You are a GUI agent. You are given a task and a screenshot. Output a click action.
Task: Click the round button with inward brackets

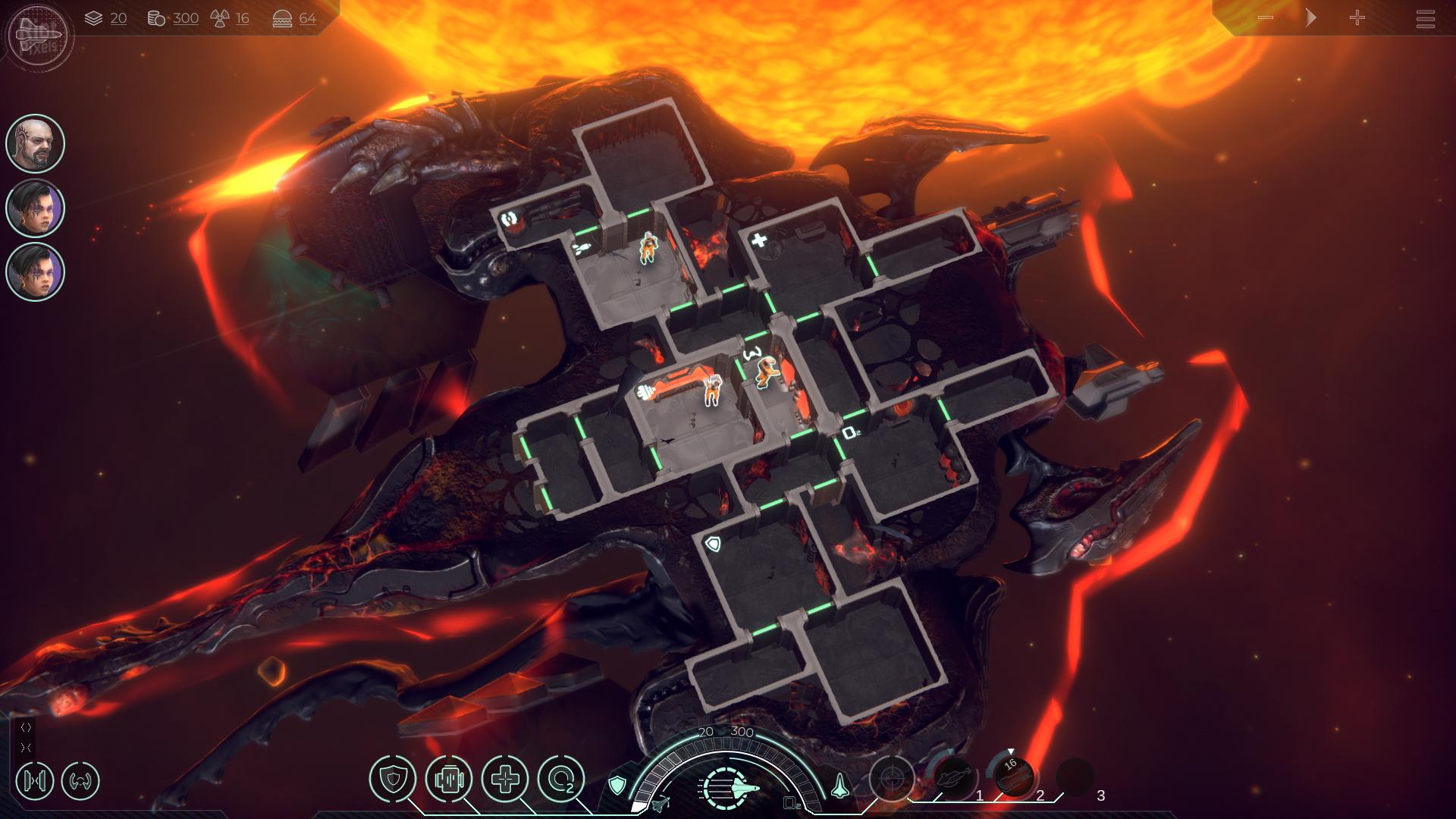click(x=80, y=780)
